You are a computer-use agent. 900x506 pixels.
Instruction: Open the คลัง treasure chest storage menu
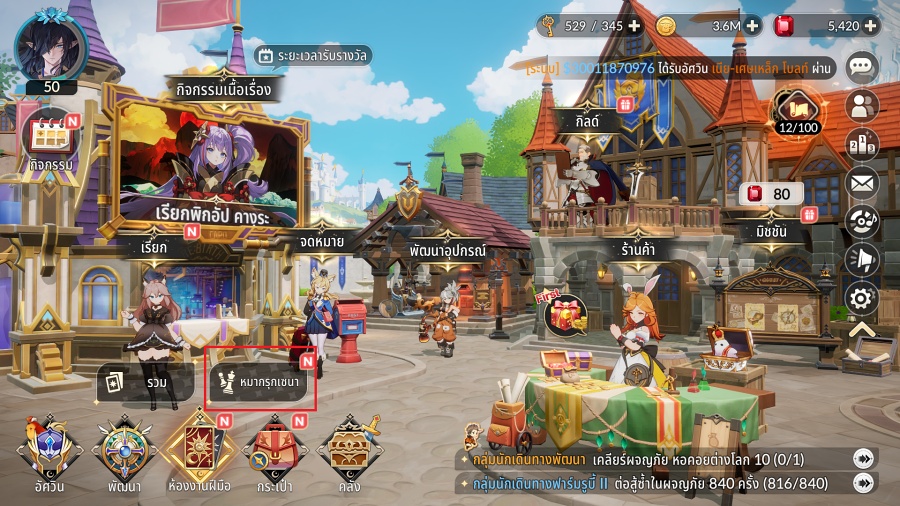coord(349,455)
